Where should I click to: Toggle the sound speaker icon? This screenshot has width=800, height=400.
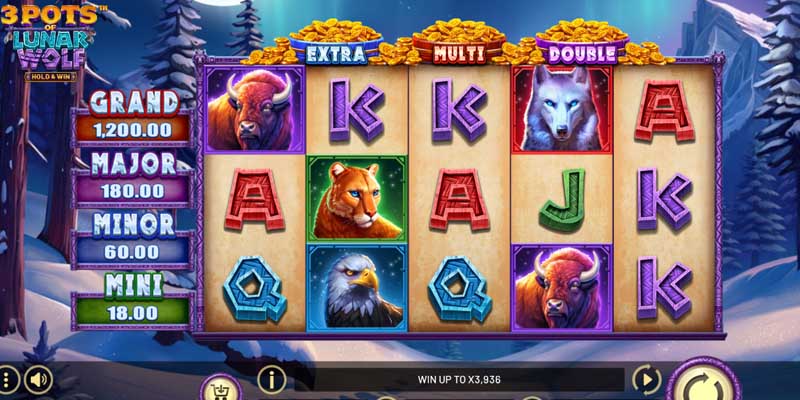(38, 380)
